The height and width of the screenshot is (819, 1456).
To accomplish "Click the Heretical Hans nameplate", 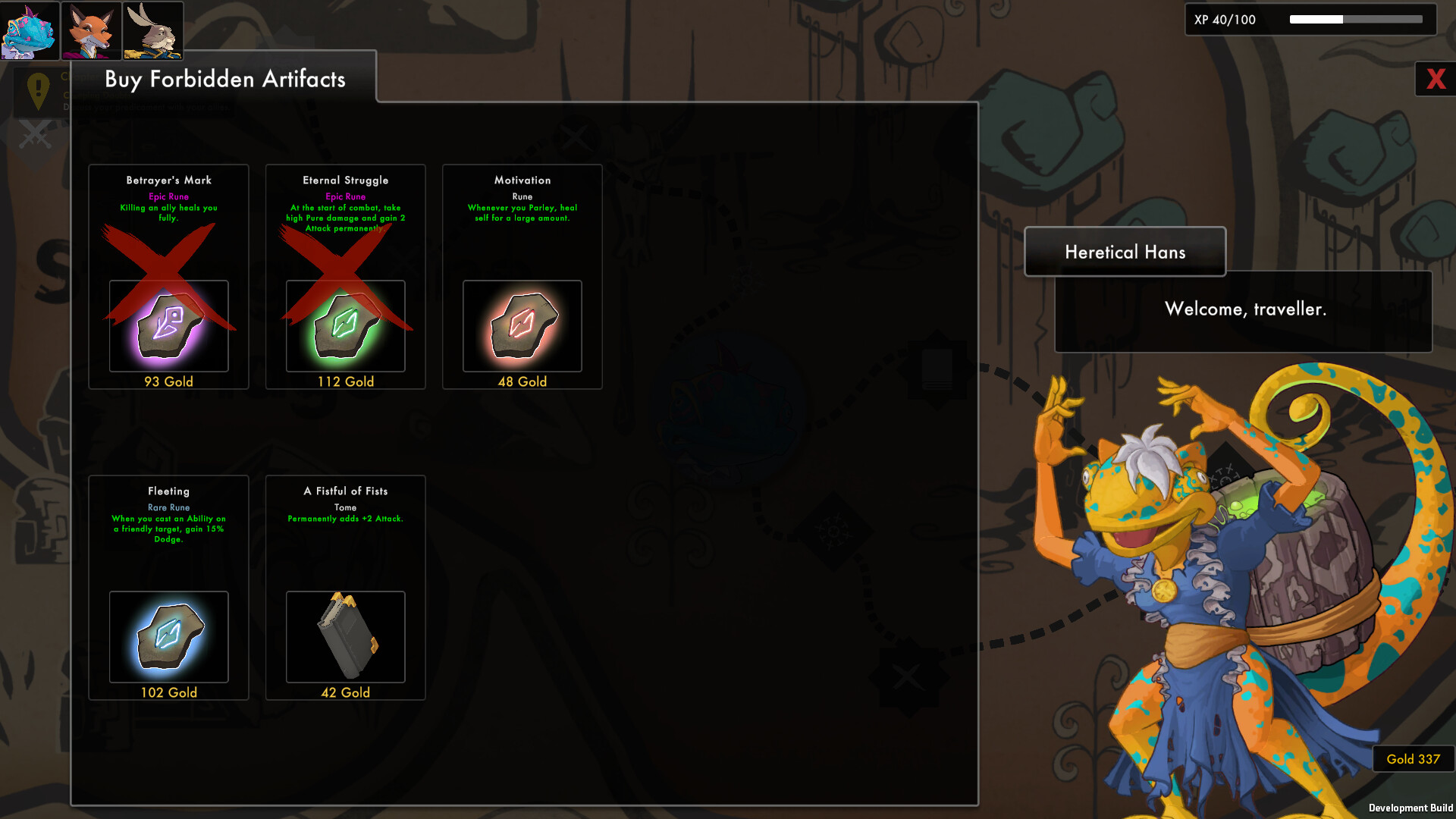I will click(x=1125, y=252).
